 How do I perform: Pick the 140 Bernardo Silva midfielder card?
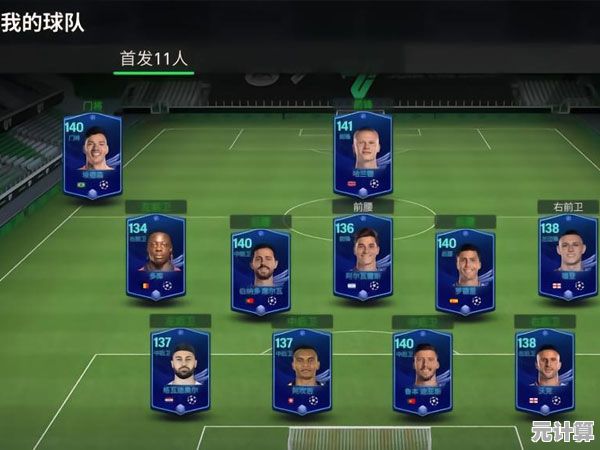pos(260,272)
